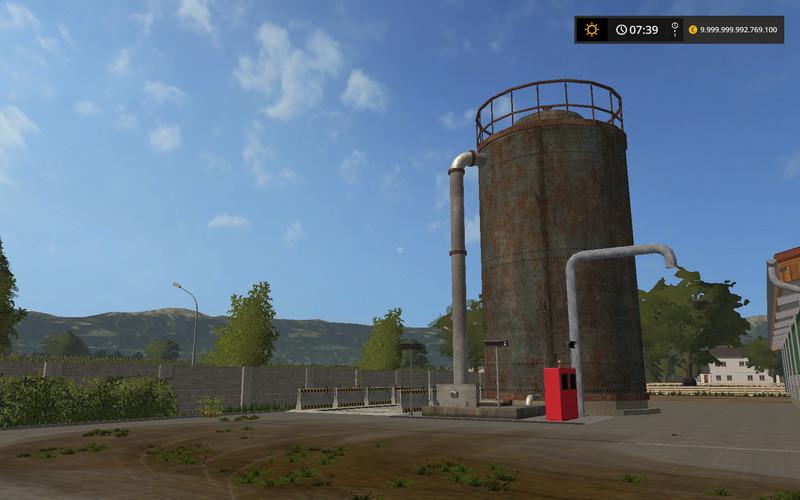
Task: Click the sun weather icon
Action: 592,30
